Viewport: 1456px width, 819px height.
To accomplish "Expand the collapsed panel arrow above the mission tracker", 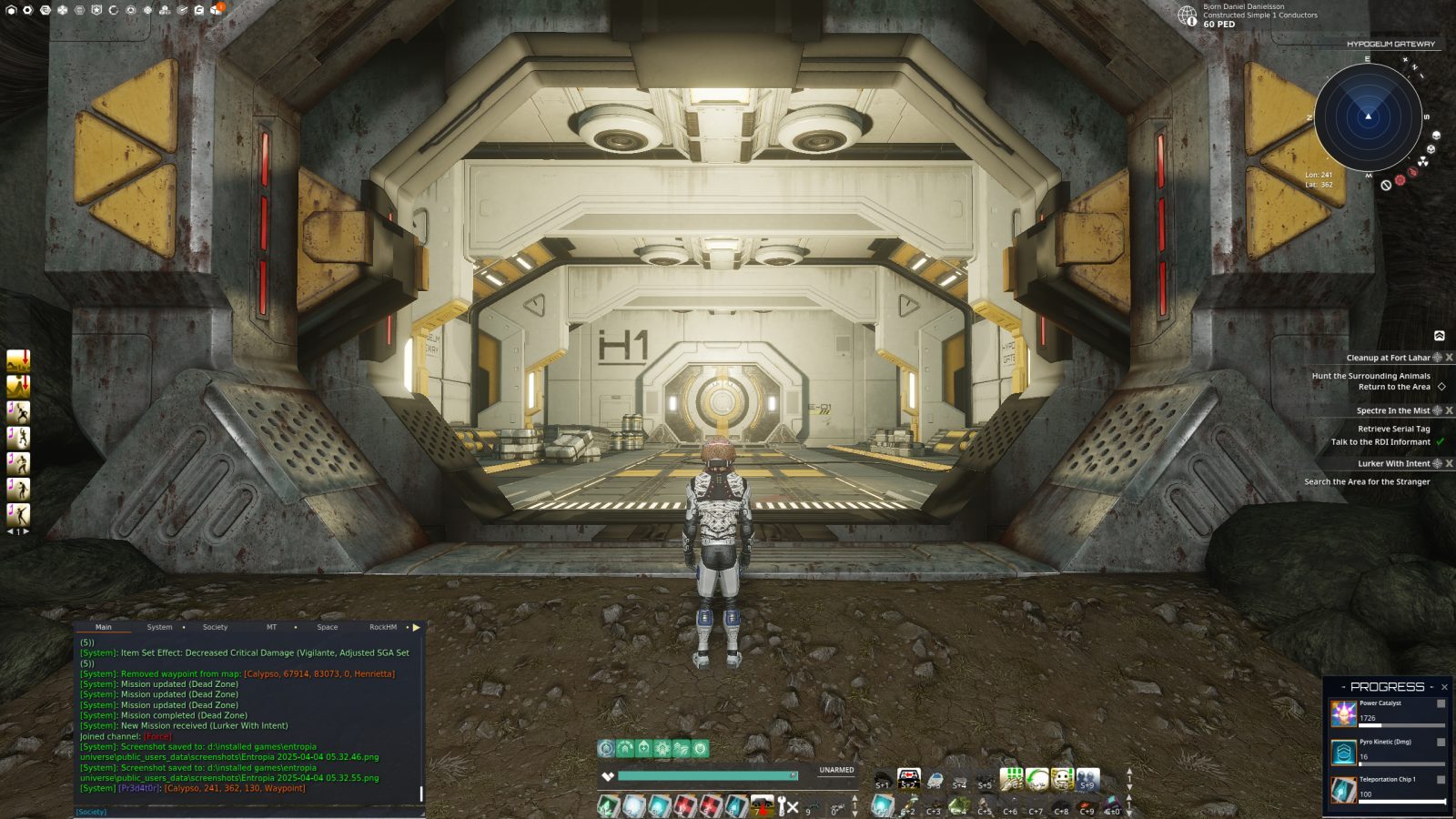I will click(x=1439, y=336).
